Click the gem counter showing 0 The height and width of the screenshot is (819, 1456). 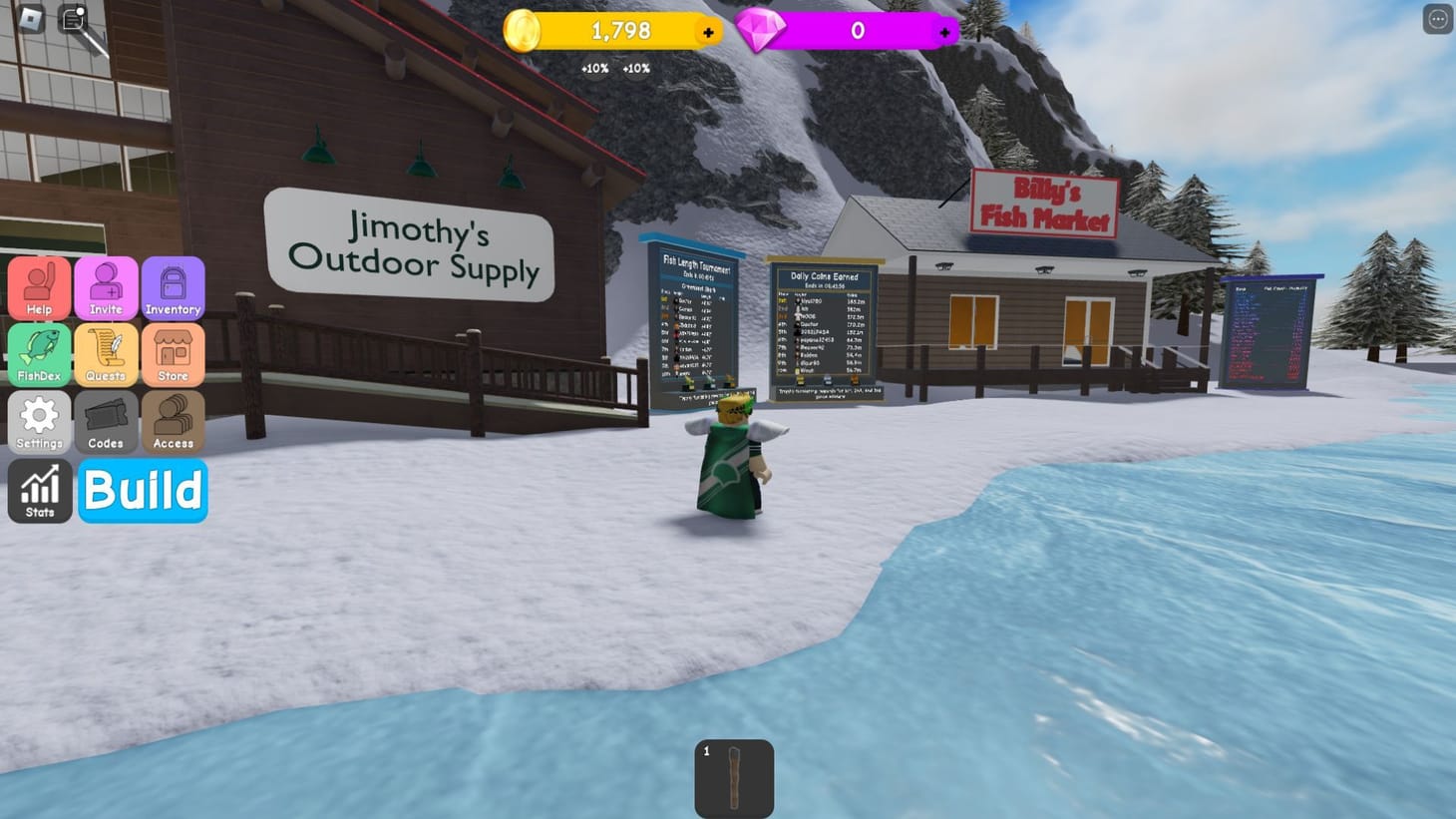tap(858, 31)
